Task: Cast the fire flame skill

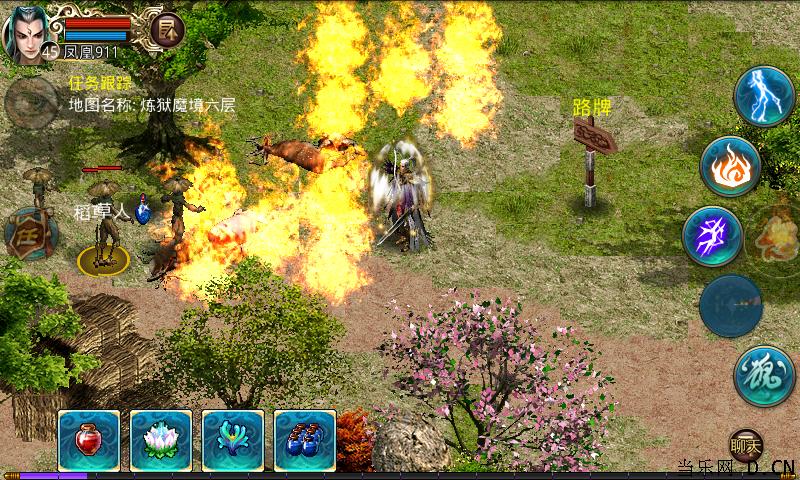Action: (729, 167)
